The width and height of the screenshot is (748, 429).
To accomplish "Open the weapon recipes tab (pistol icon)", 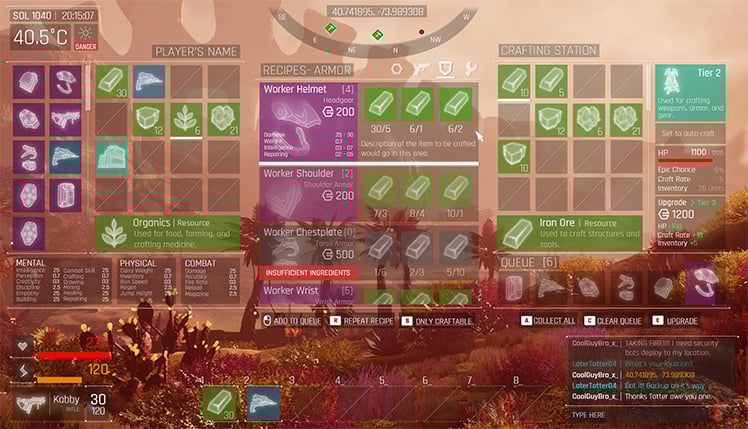I will tap(422, 69).
